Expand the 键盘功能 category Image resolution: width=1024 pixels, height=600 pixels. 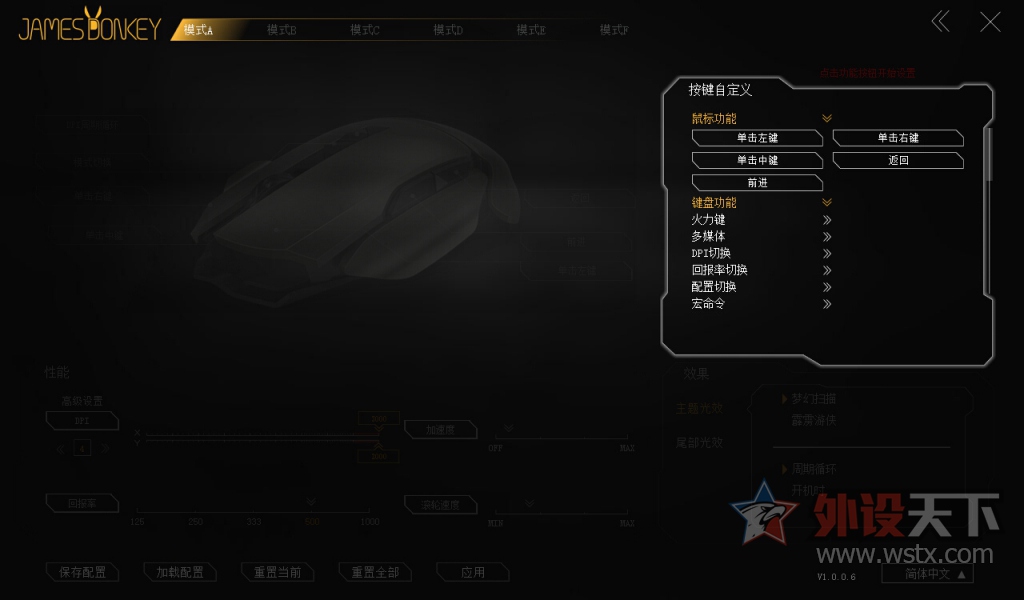827,203
